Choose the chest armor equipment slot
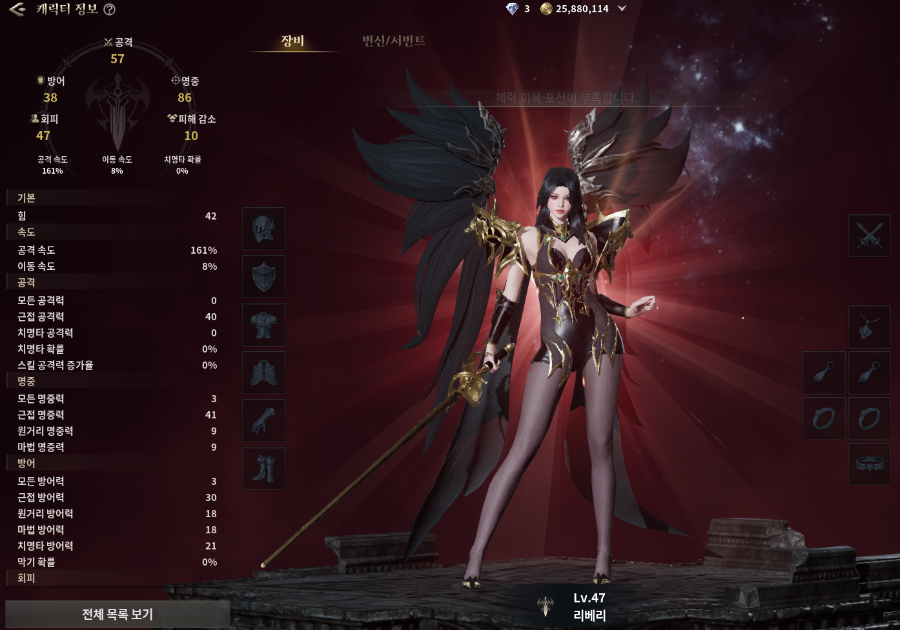 point(264,324)
